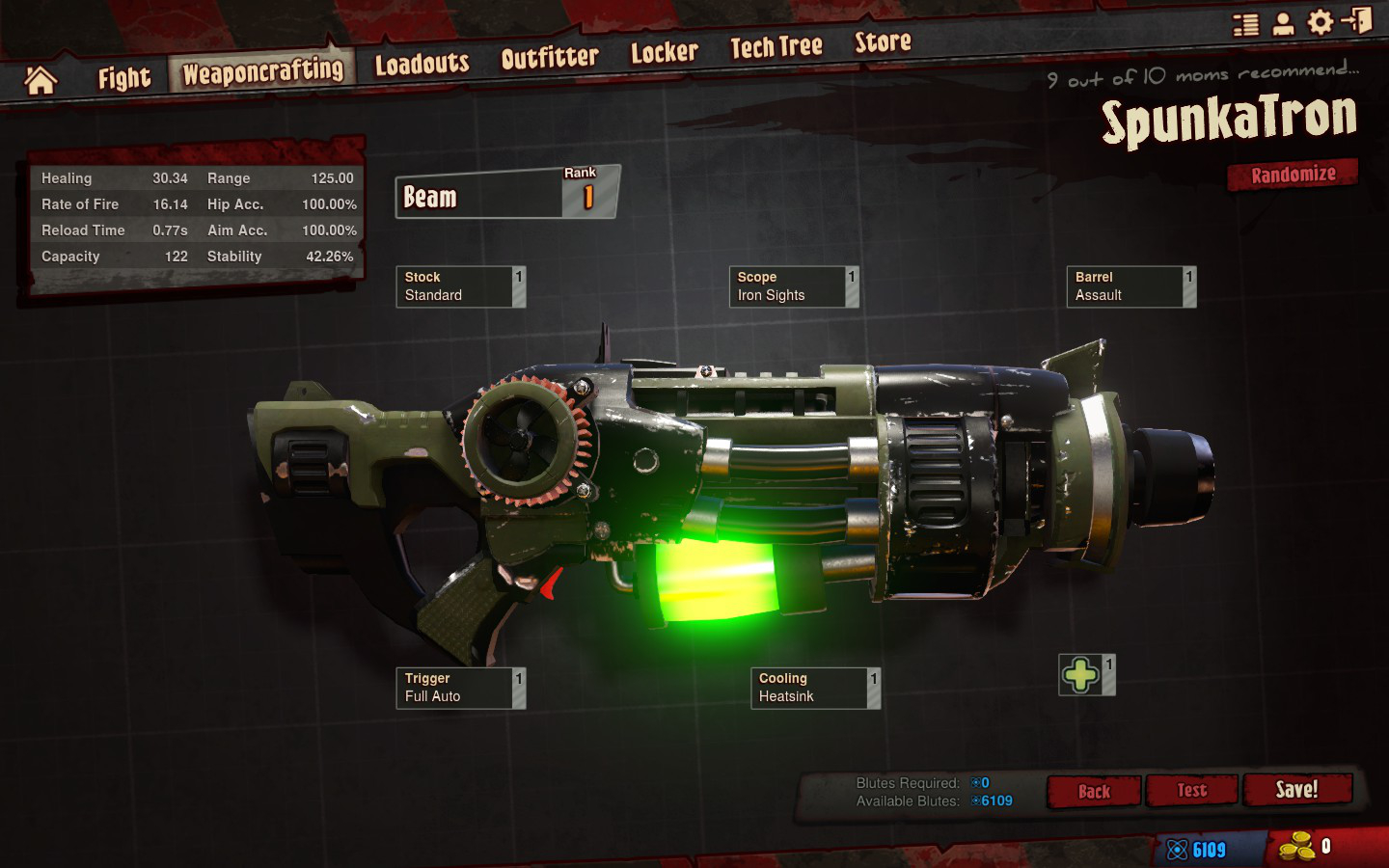Select the Weaponcrafting tab
The width and height of the screenshot is (1389, 868).
[x=262, y=71]
